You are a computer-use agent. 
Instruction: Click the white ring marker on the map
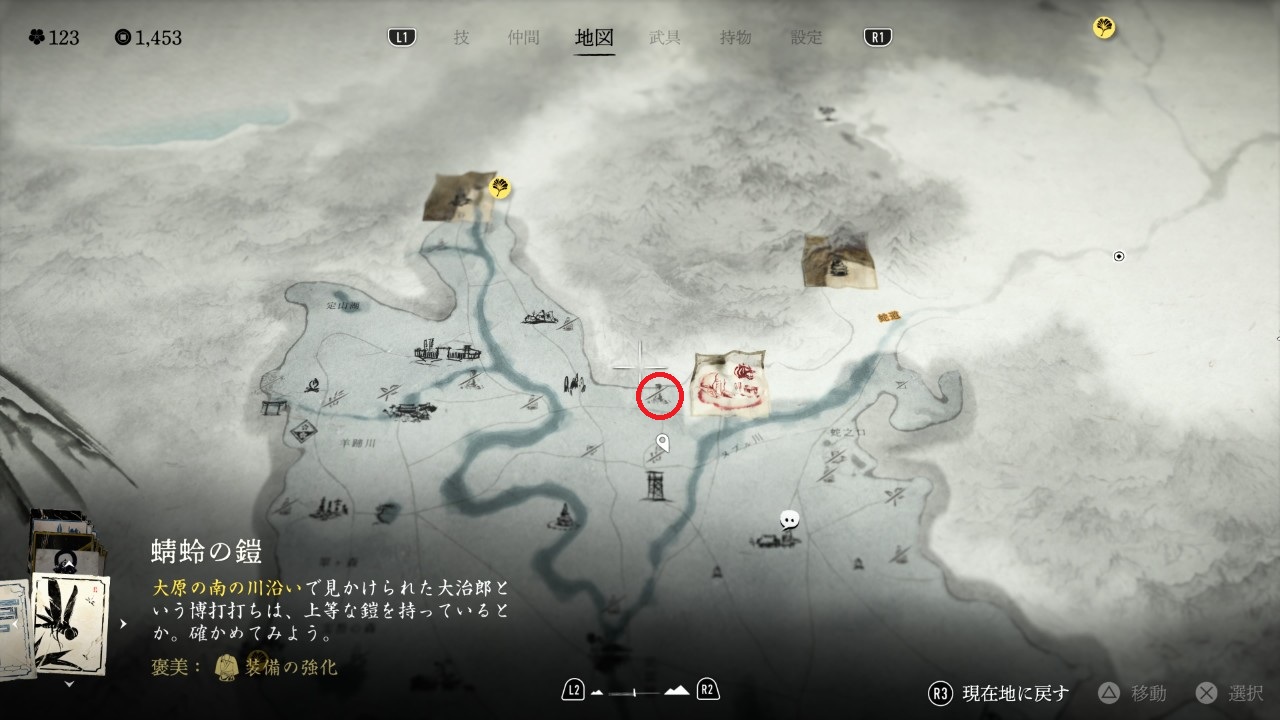1119,257
